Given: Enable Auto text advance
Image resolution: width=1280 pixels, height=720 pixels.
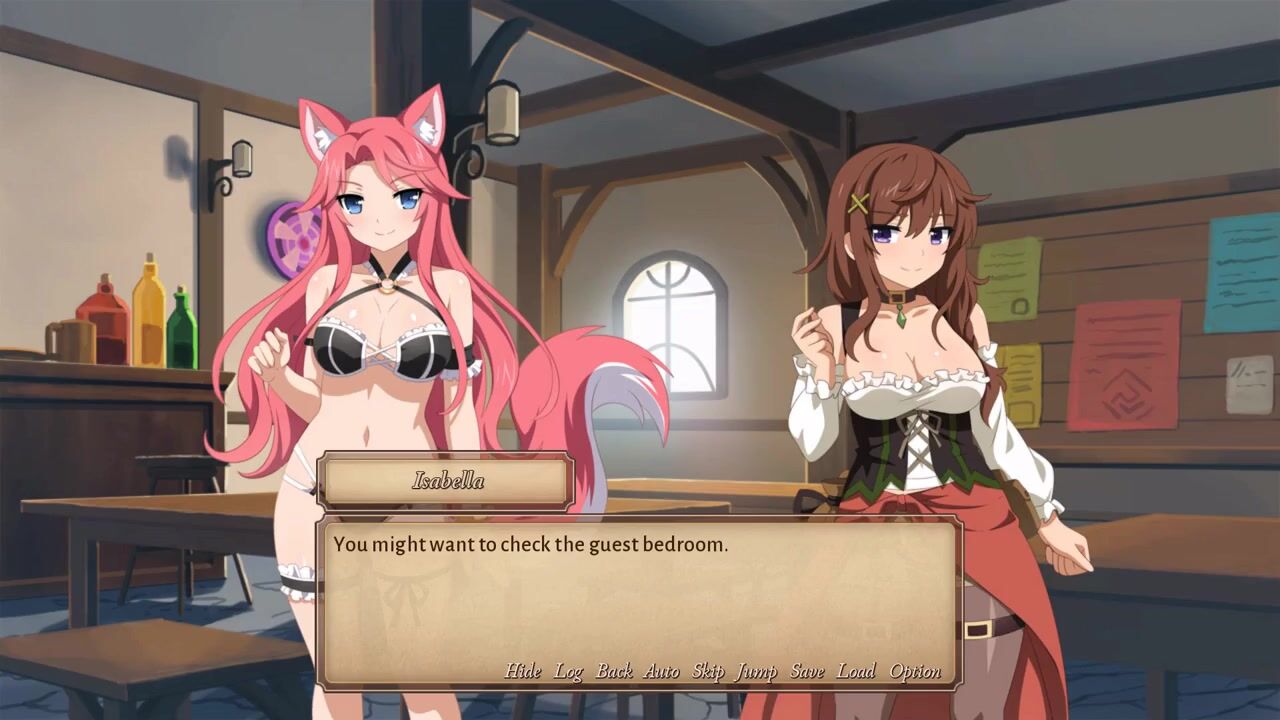Looking at the screenshot, I should pyautogui.click(x=661, y=671).
